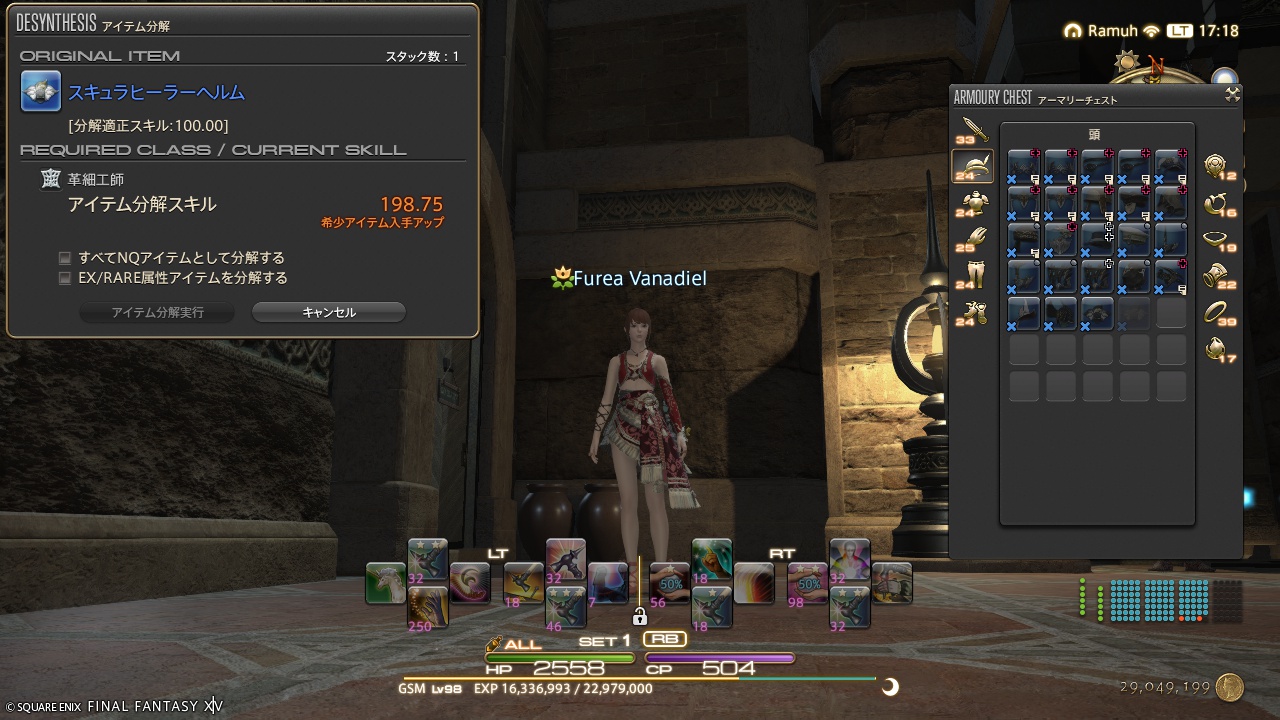The image size is (1280, 720).
Task: Toggle the hotbar padlock
Action: (x=640, y=616)
